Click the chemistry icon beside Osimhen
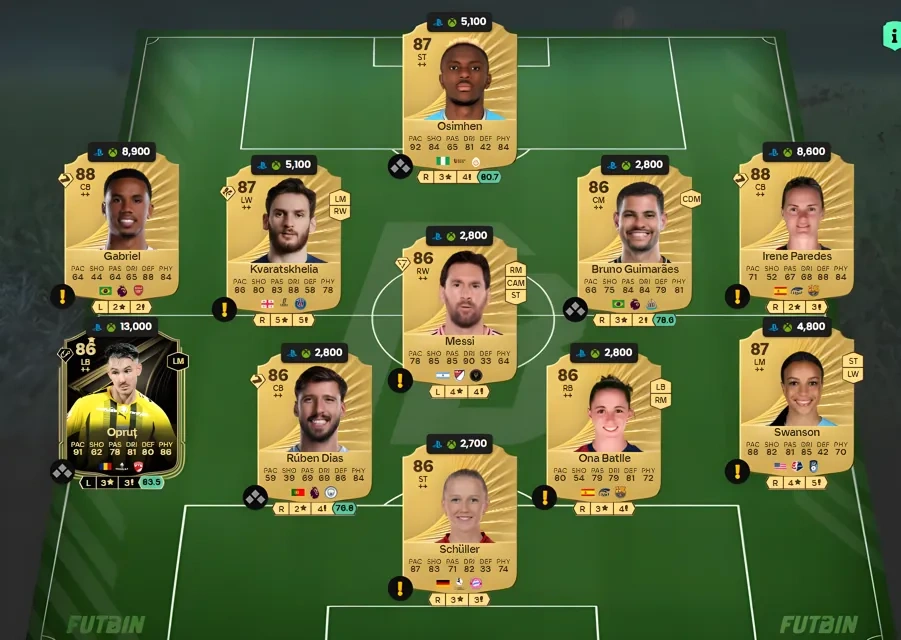Viewport: 901px width, 640px height. tap(401, 167)
